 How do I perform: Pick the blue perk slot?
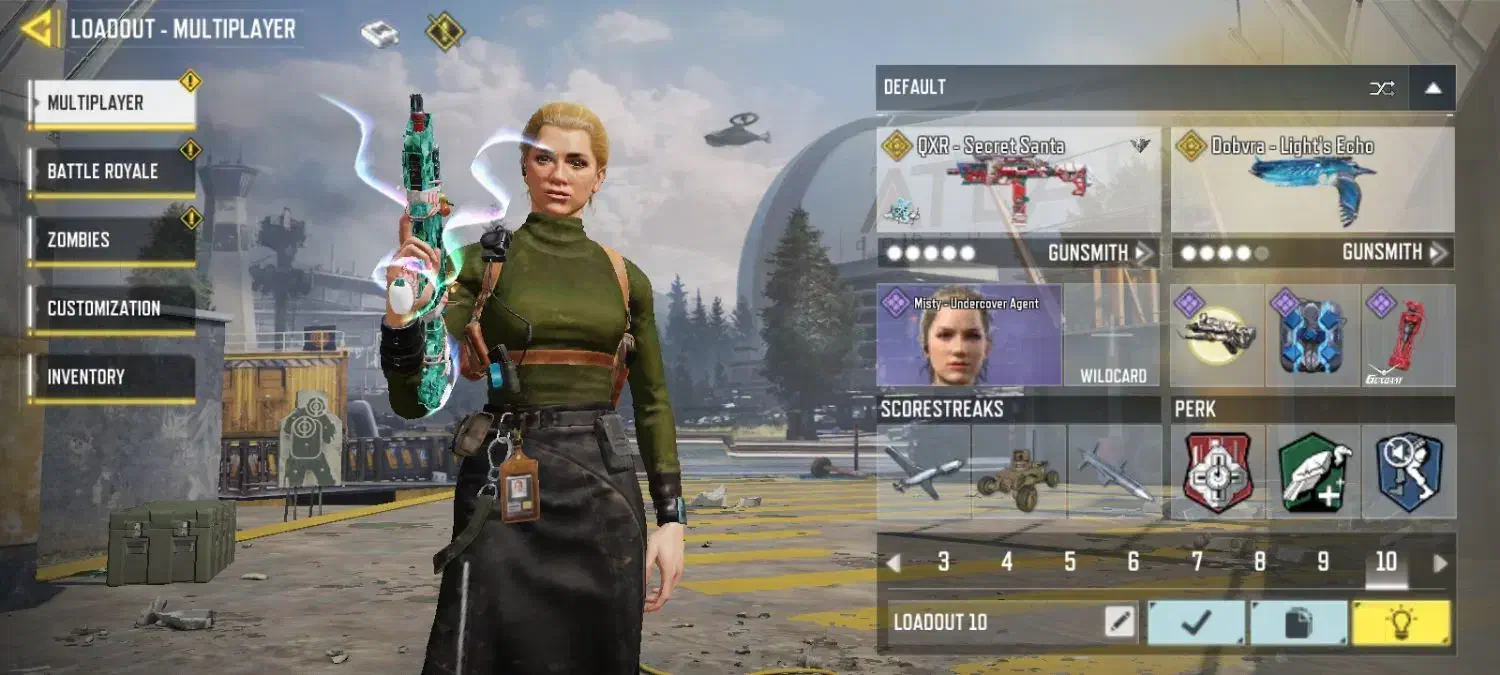click(1408, 472)
